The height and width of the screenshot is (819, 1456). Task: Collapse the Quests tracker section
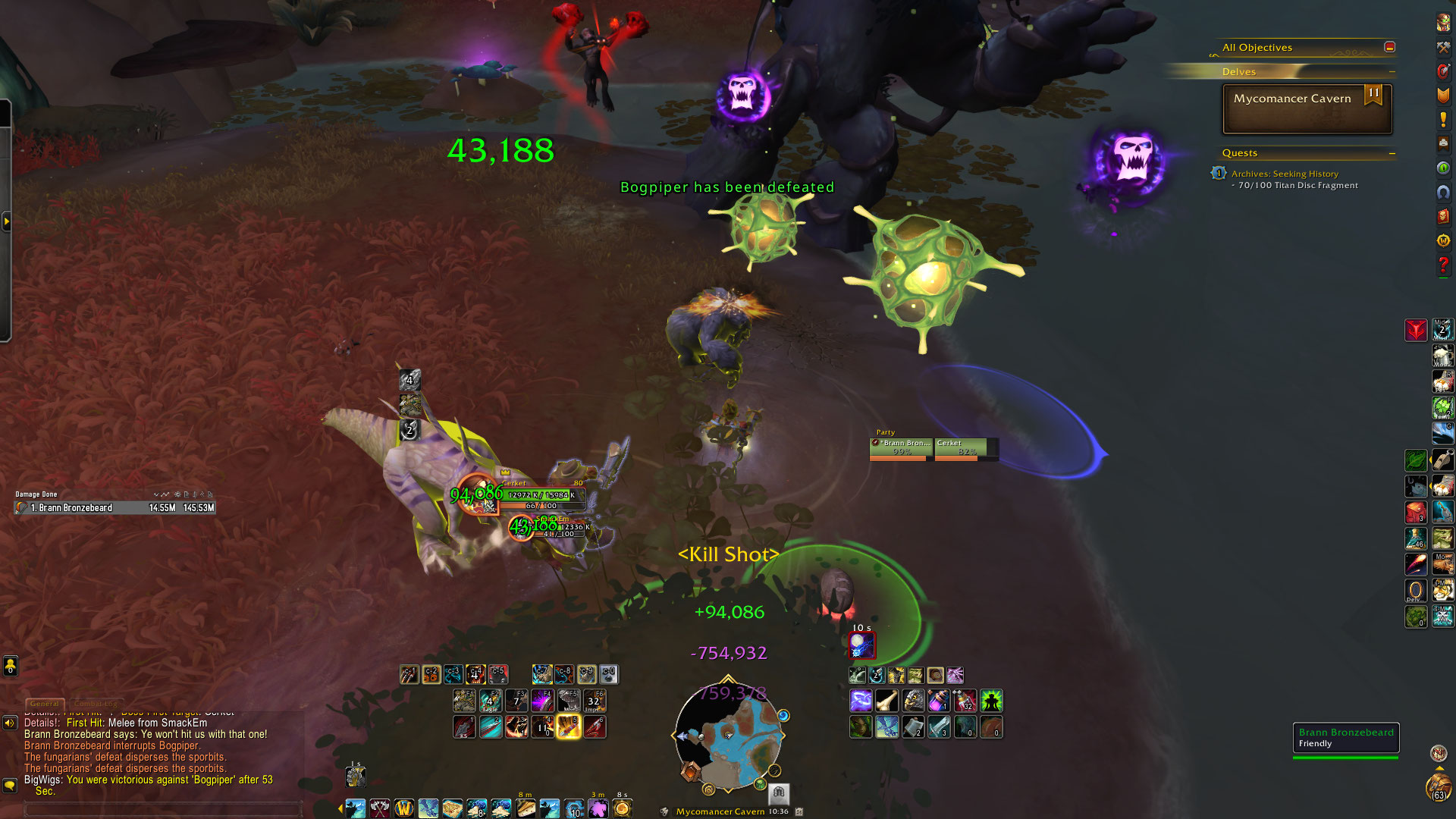[x=1392, y=153]
